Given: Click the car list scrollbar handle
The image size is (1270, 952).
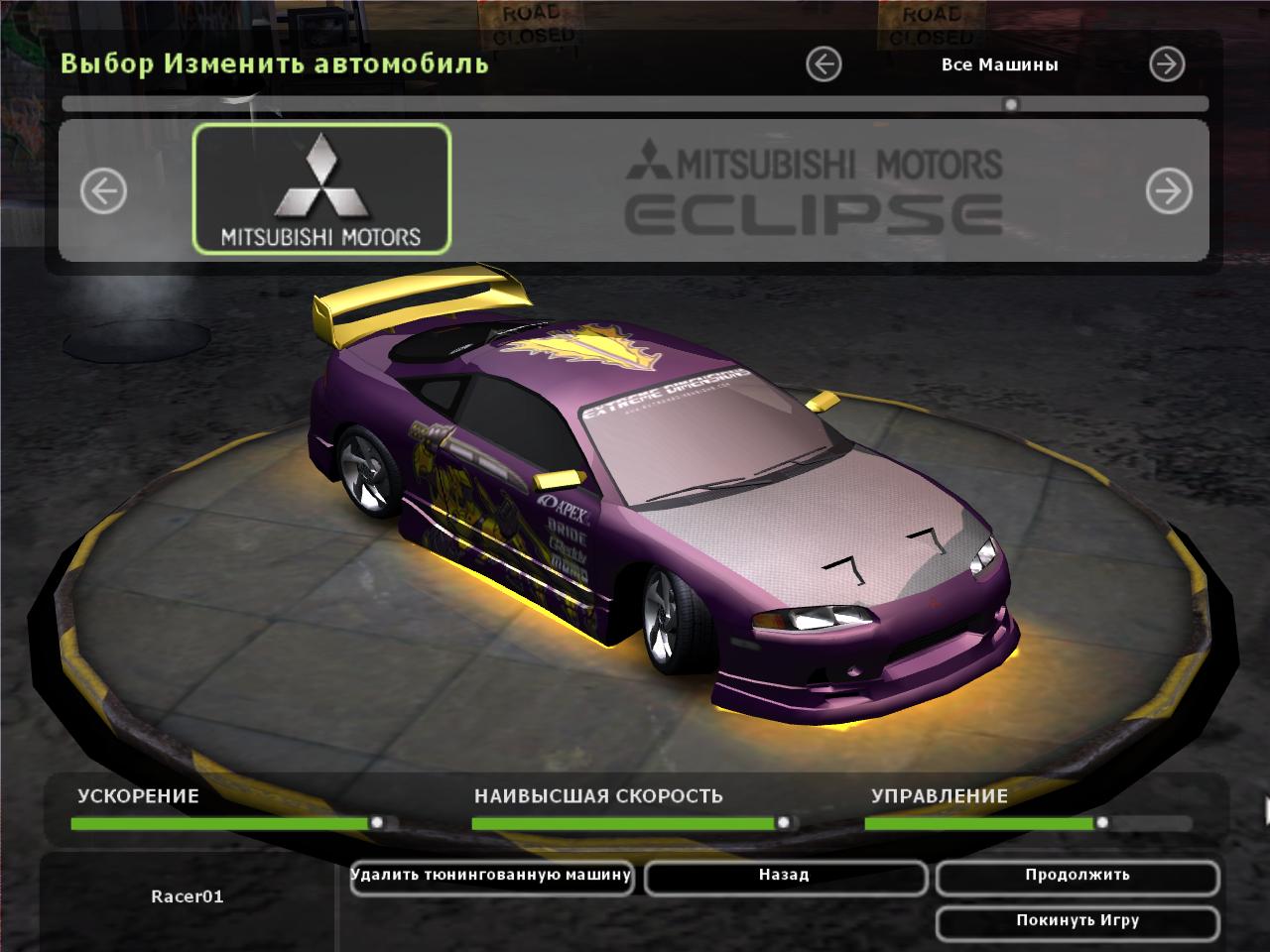Looking at the screenshot, I should pyautogui.click(x=1011, y=104).
